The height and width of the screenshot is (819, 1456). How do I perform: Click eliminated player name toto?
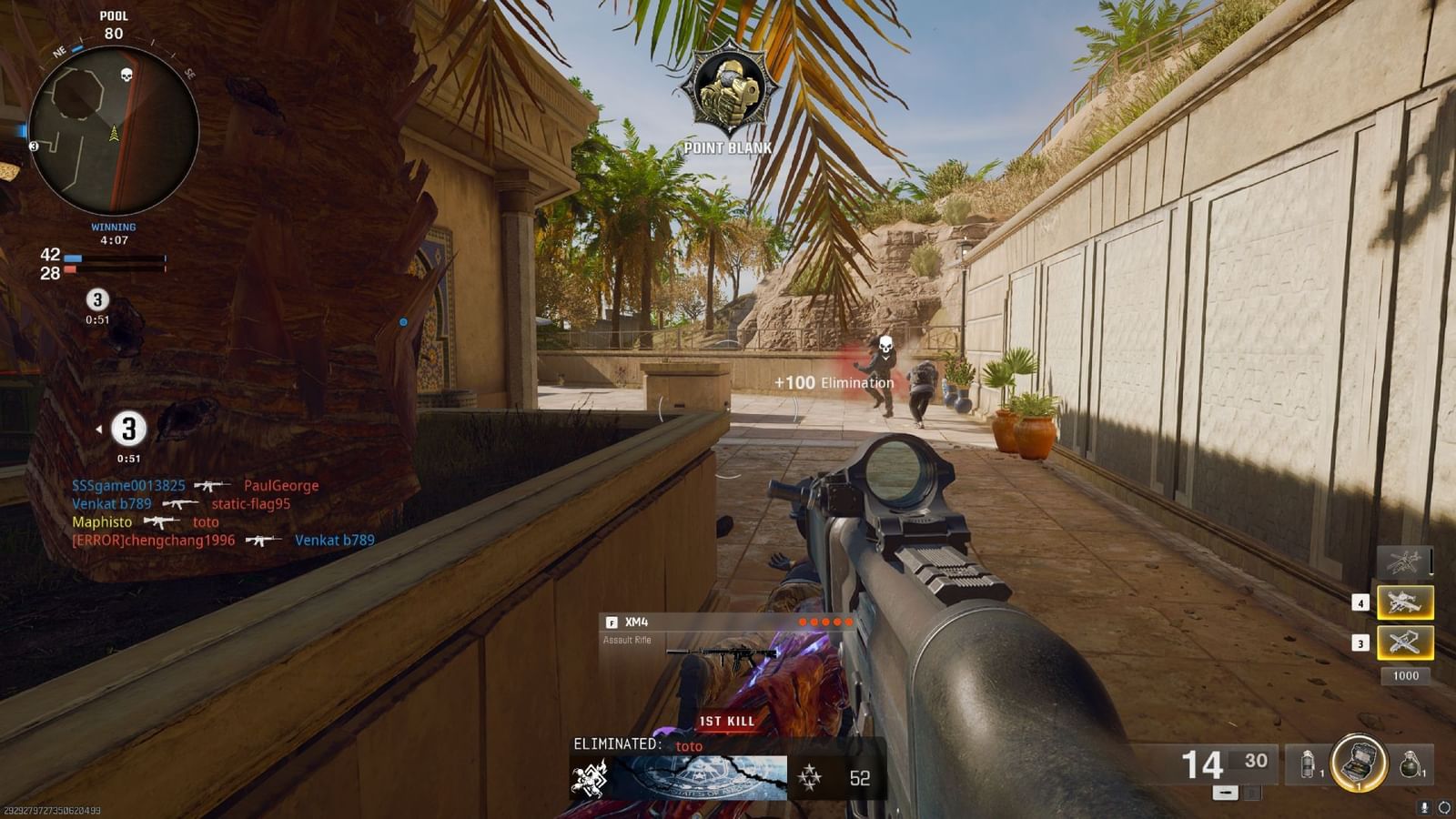(690, 746)
